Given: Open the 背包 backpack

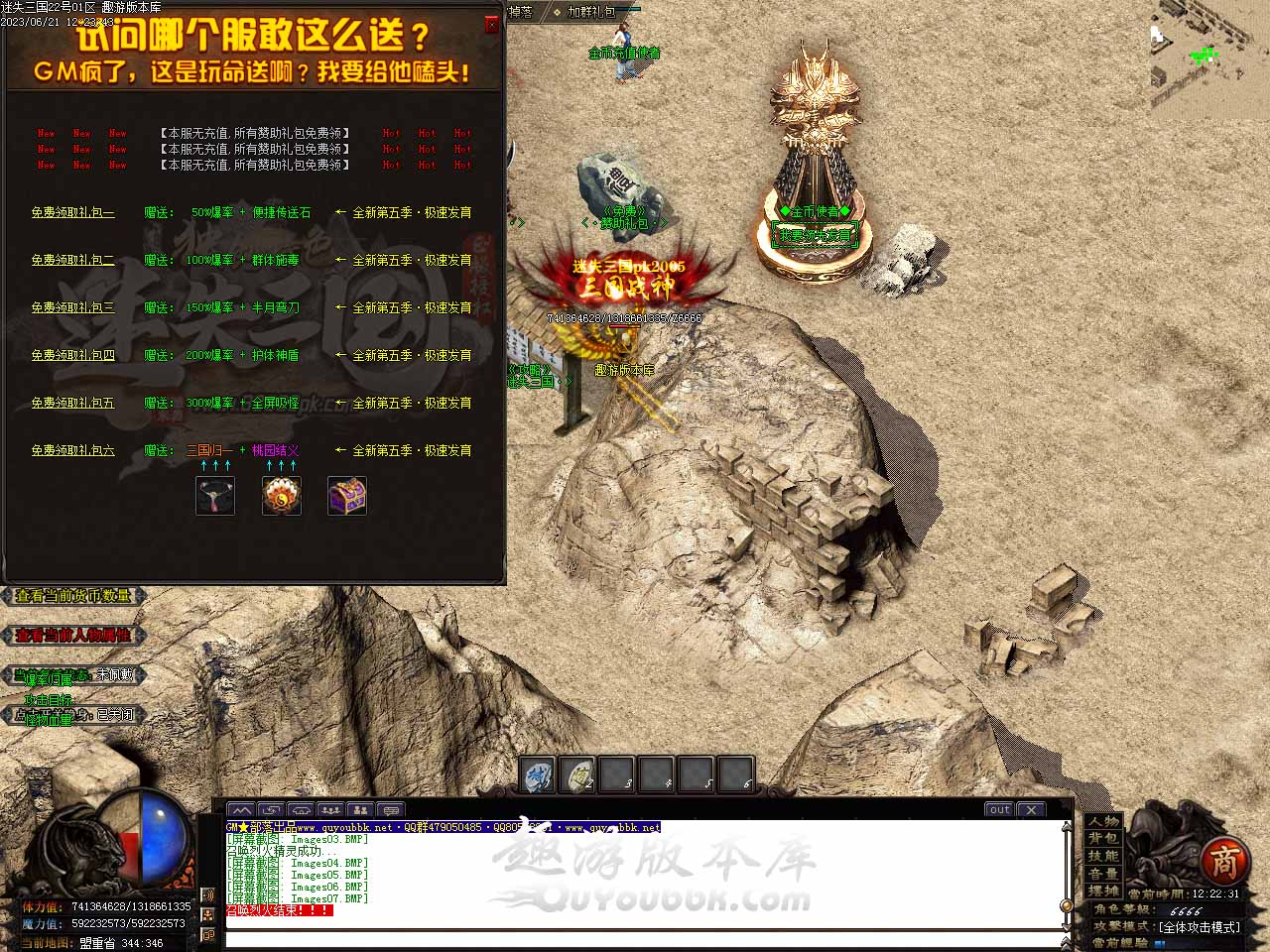Looking at the screenshot, I should (1102, 839).
